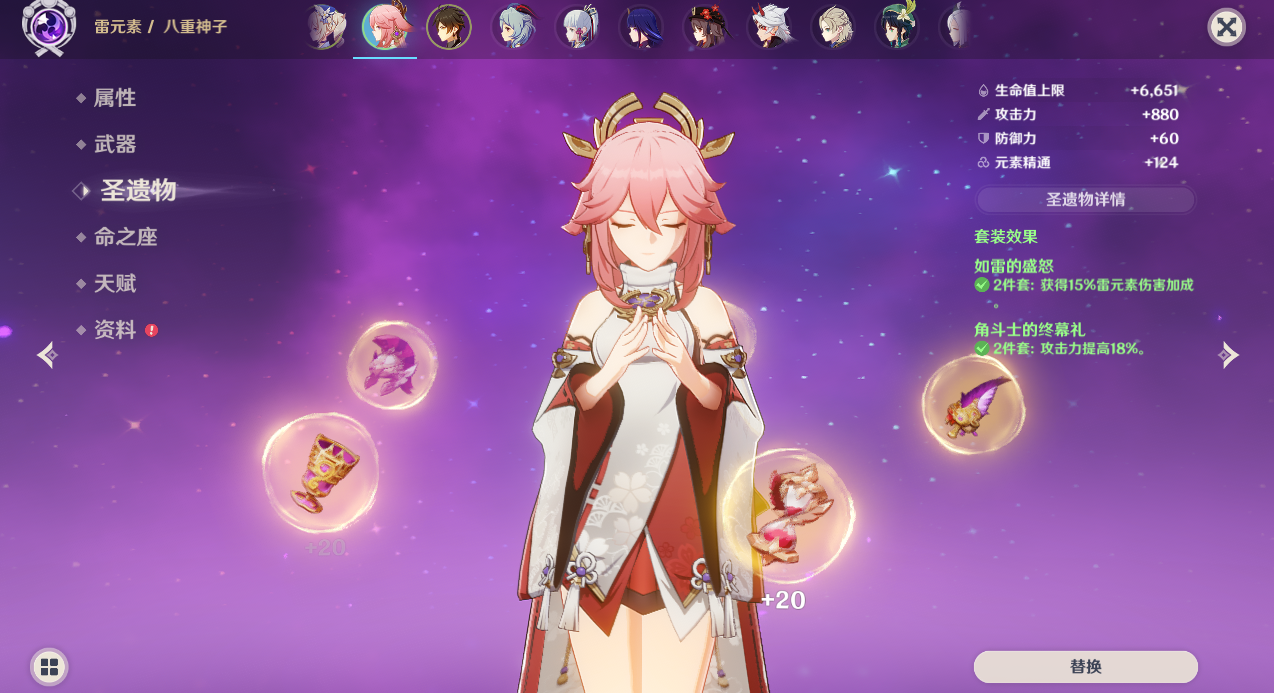Open the 资料 profile entry
The image size is (1274, 693).
coord(114,330)
